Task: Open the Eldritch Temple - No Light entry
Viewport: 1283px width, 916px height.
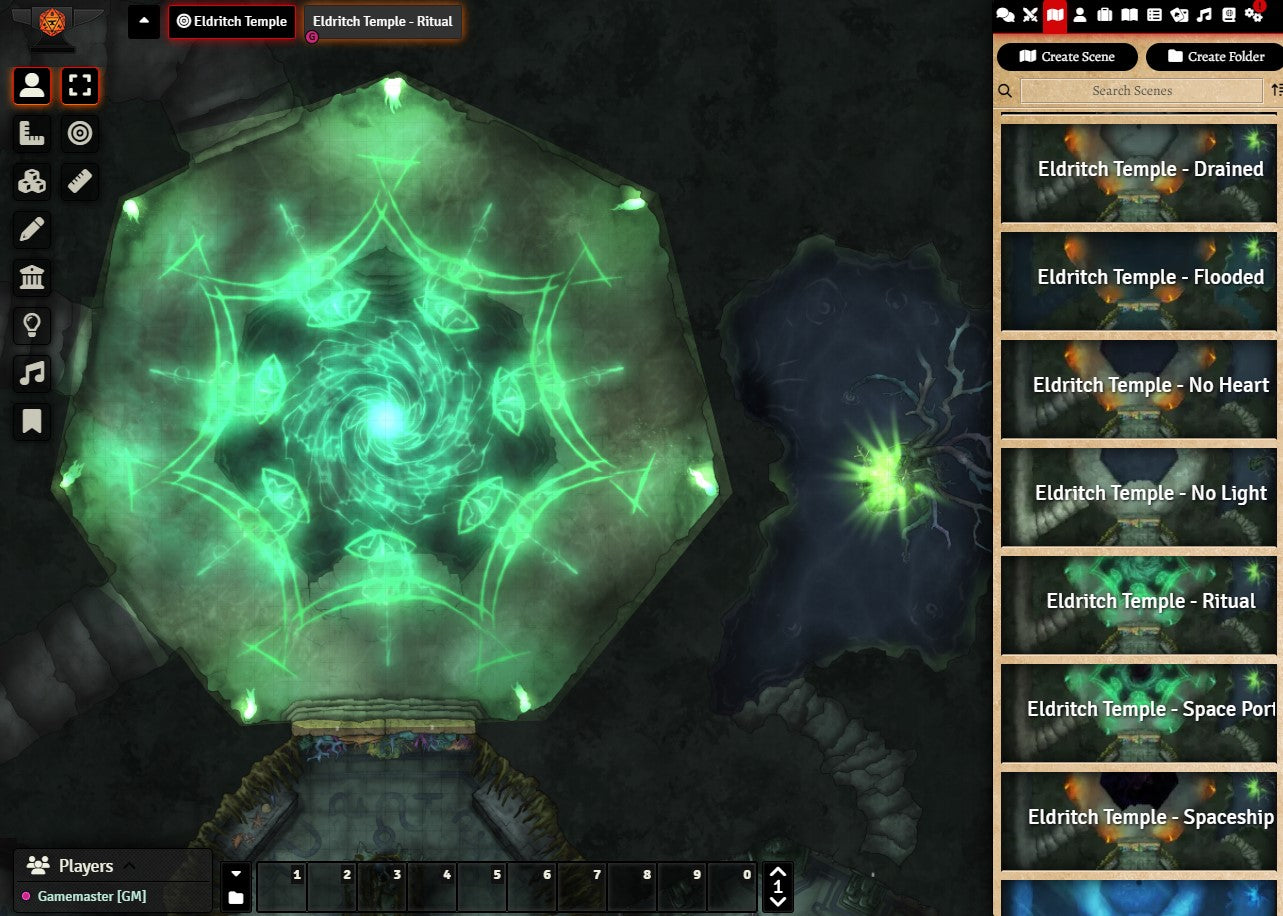Action: point(1139,495)
